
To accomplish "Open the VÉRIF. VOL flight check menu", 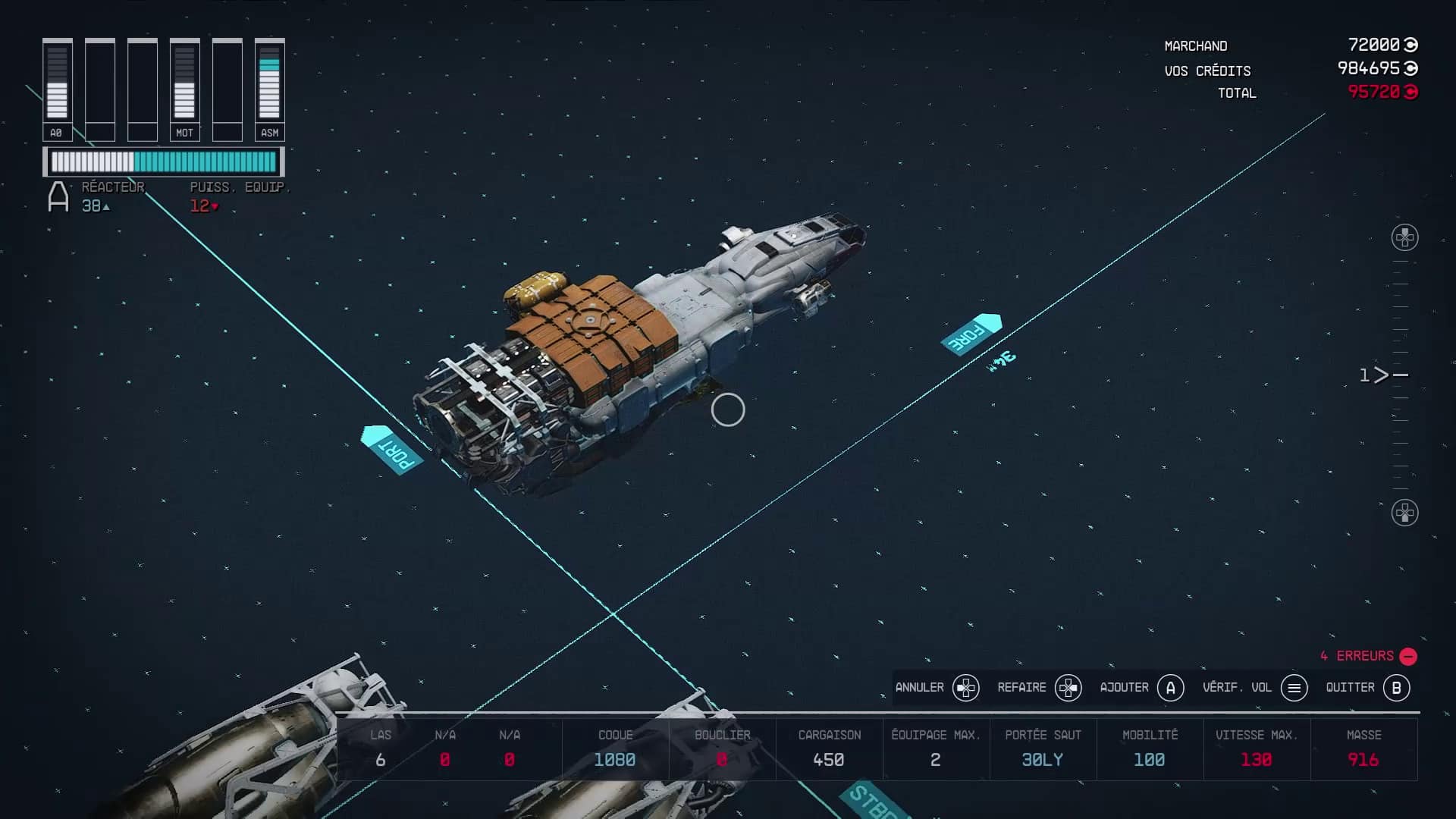I will (1238, 688).
